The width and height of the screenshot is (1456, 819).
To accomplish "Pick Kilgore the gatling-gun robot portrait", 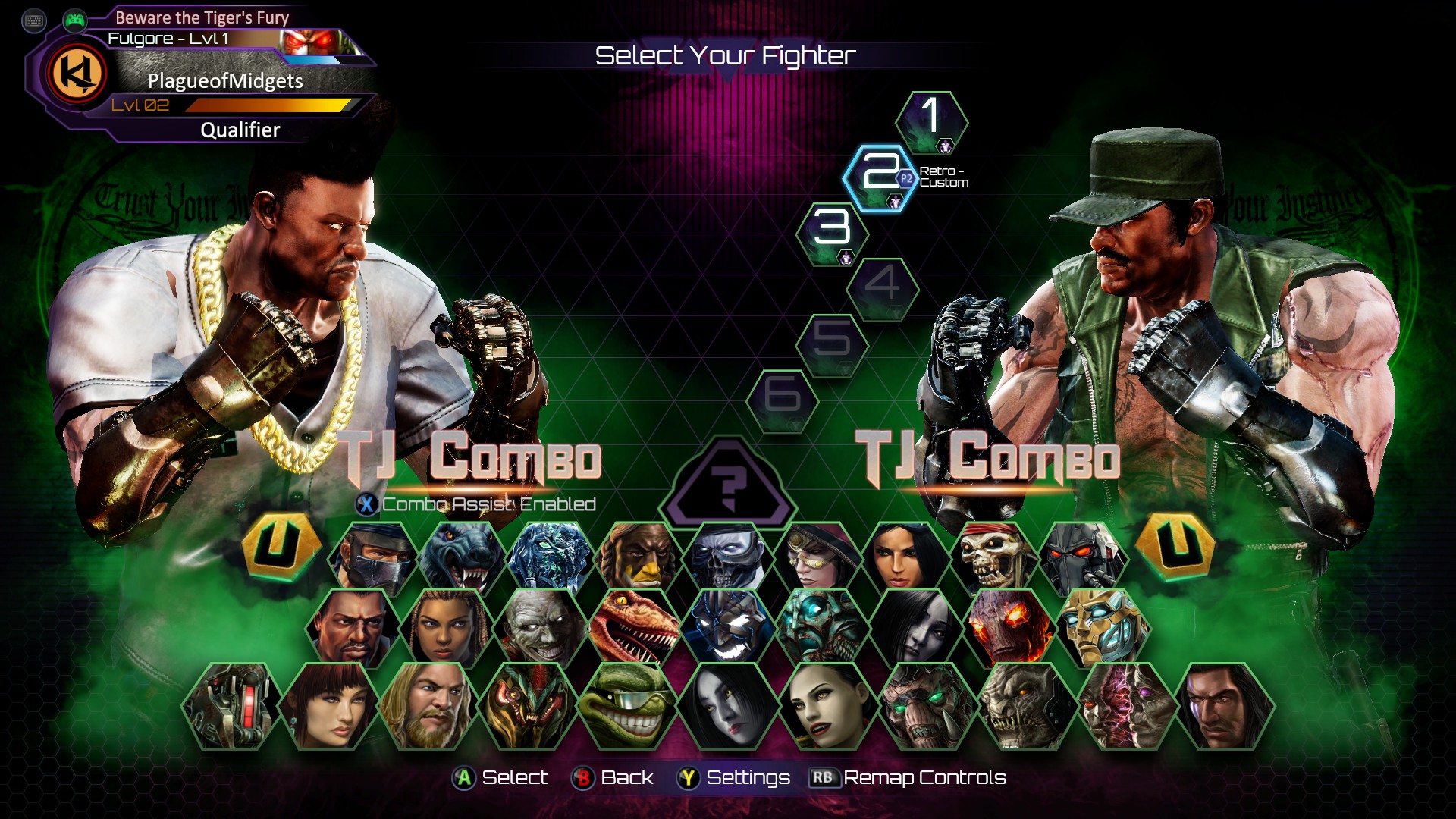I will pyautogui.click(x=231, y=707).
